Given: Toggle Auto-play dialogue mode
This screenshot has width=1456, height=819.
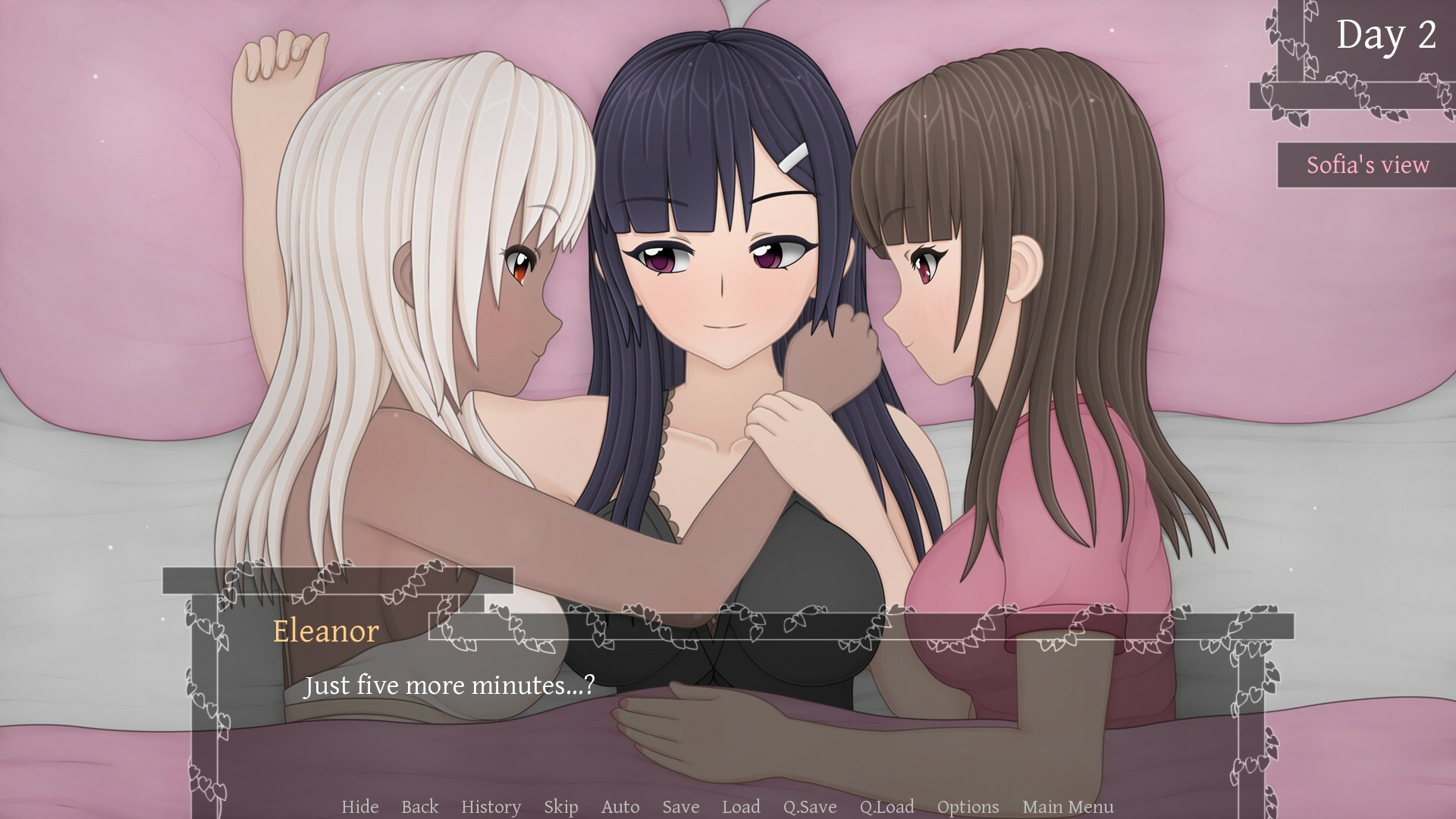Looking at the screenshot, I should pos(620,807).
